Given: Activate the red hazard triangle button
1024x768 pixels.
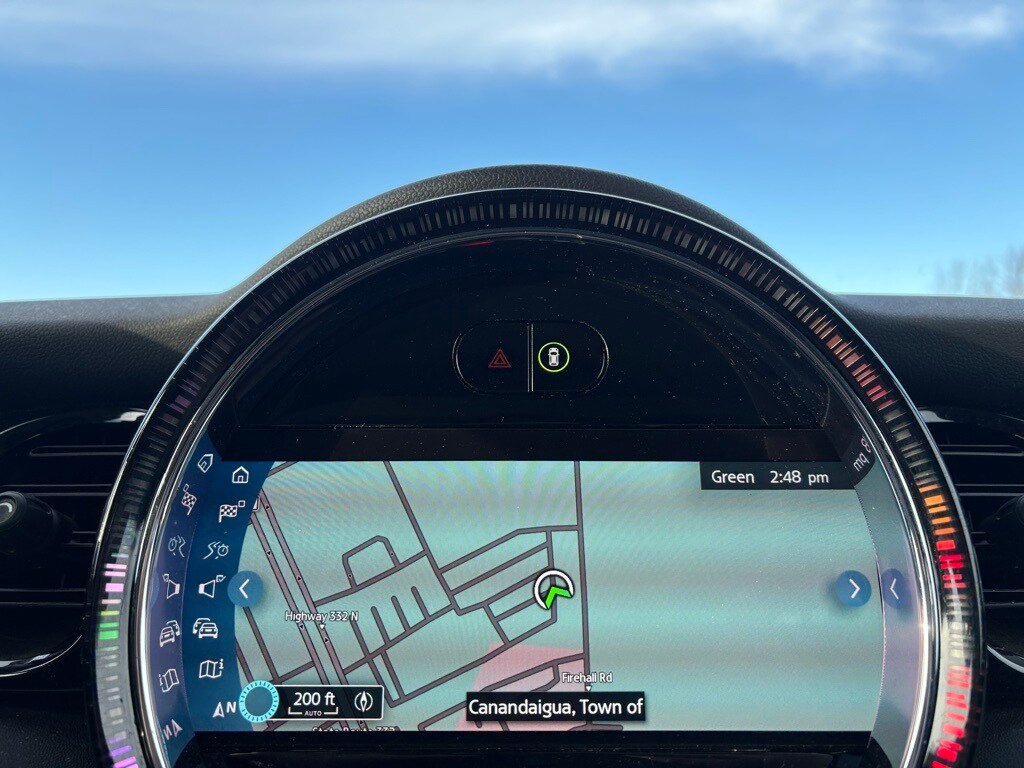Looking at the screenshot, I should click(500, 357).
